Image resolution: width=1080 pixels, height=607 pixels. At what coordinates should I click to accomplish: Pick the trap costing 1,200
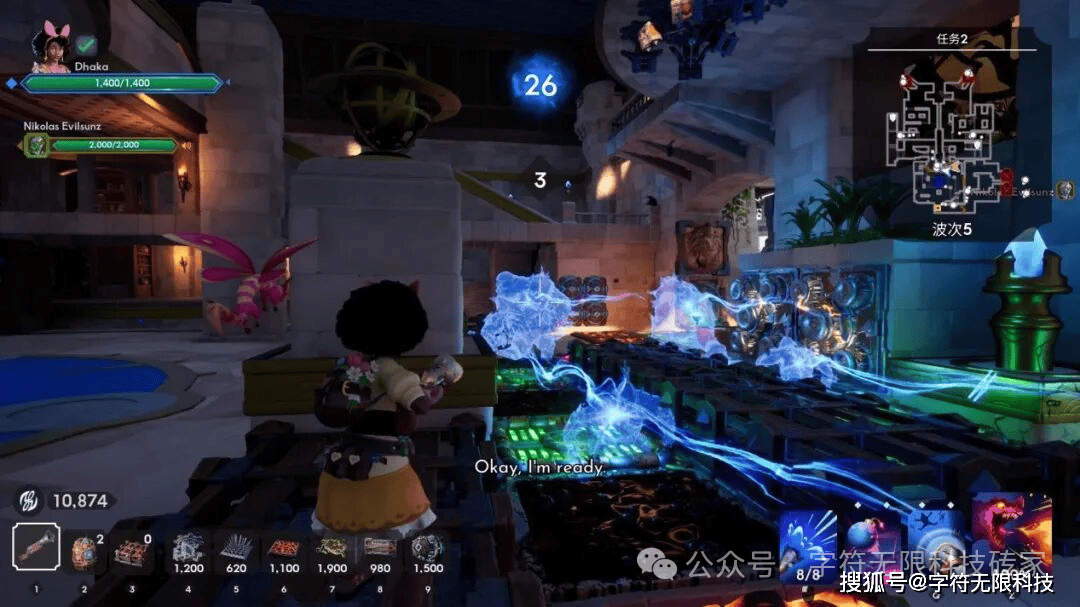[x=188, y=548]
